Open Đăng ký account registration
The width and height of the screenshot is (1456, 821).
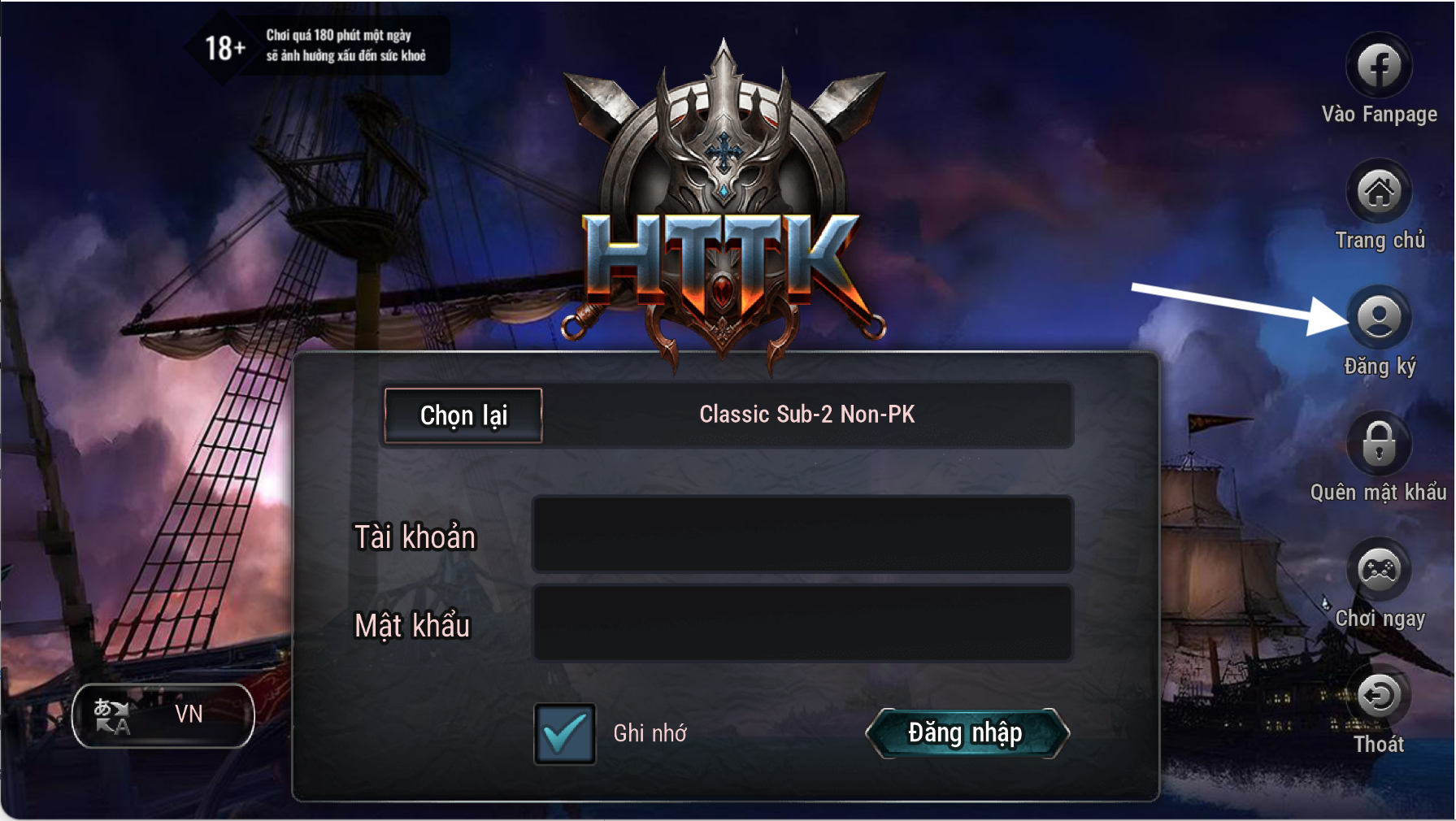click(1379, 318)
